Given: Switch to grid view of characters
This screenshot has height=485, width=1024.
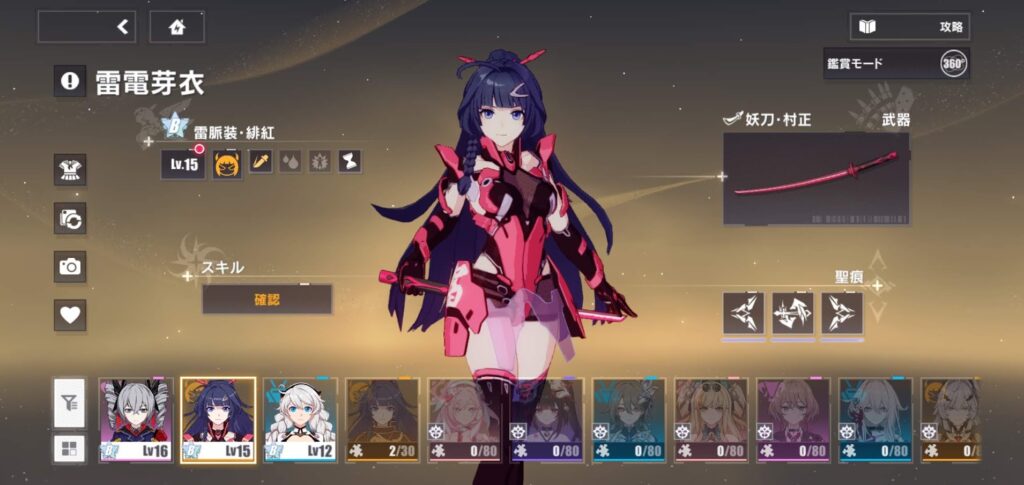Looking at the screenshot, I should pos(70,447).
